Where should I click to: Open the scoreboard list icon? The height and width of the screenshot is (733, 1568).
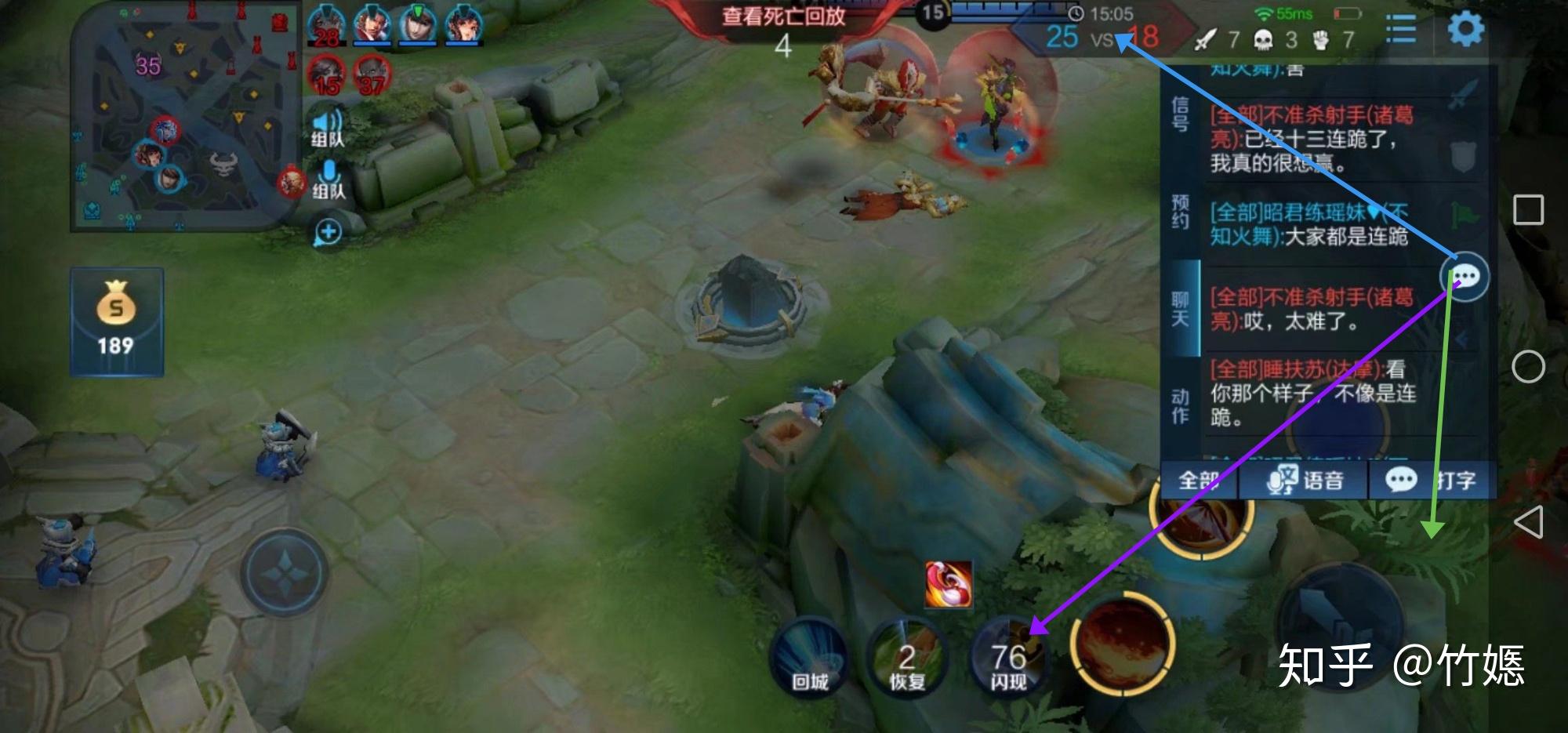click(x=1401, y=30)
